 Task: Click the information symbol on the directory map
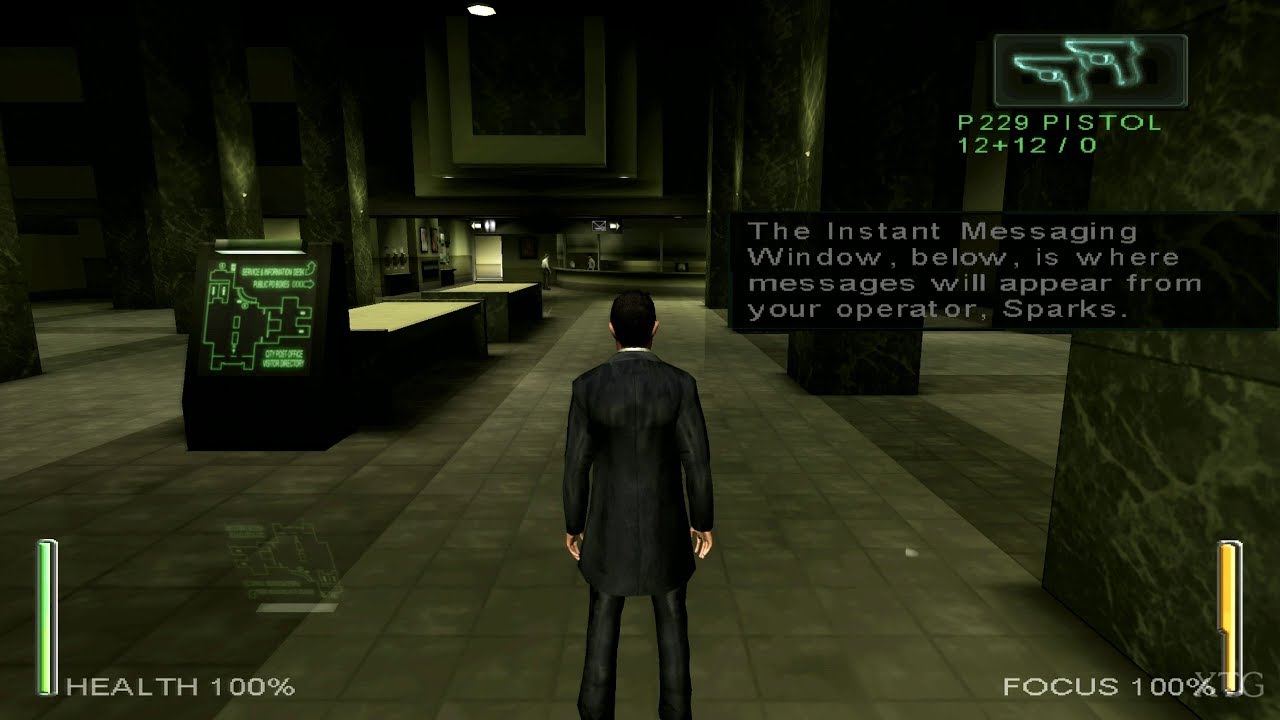pyautogui.click(x=222, y=266)
